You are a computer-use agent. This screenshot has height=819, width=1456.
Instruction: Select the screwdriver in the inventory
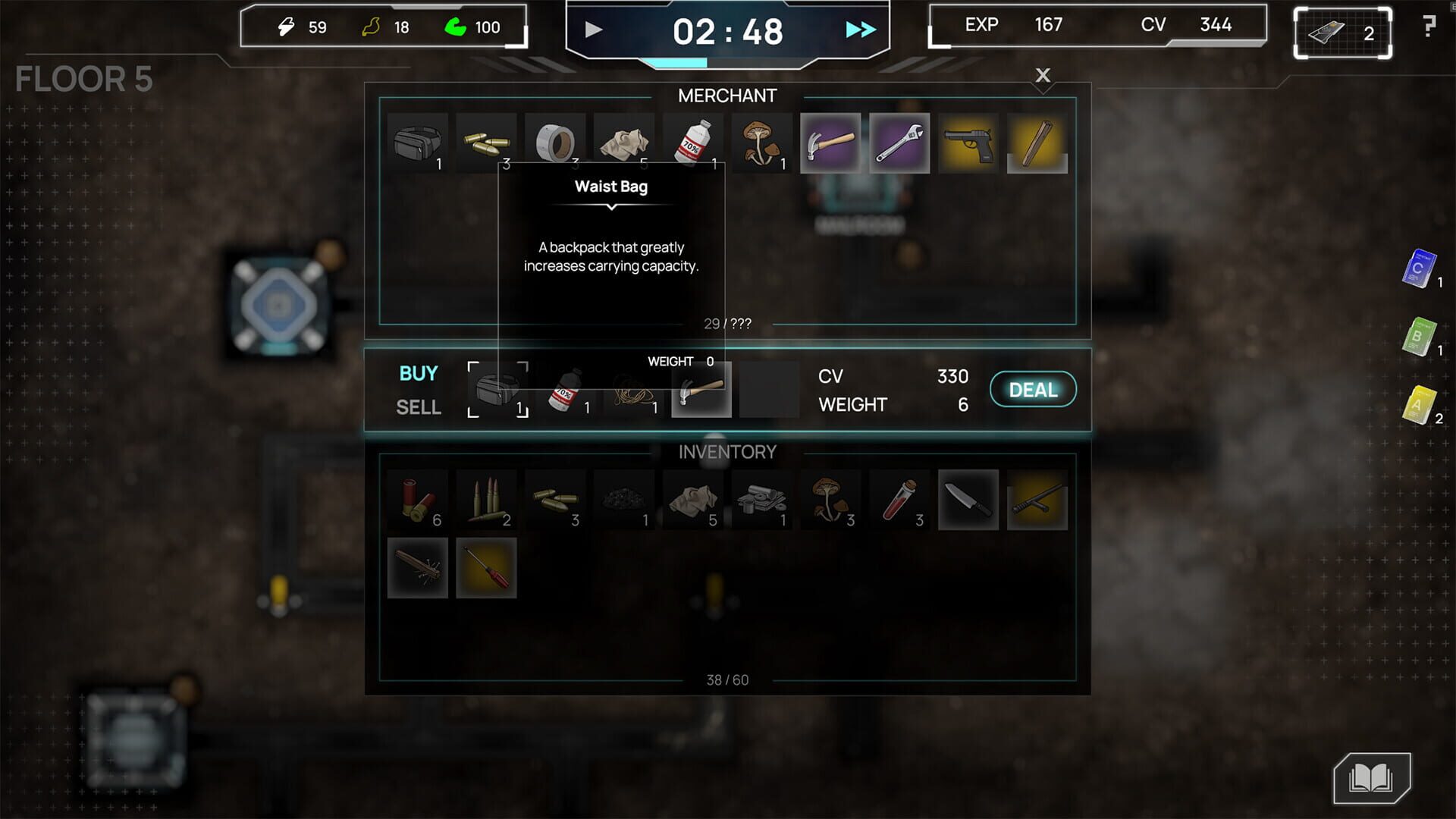pyautogui.click(x=486, y=567)
